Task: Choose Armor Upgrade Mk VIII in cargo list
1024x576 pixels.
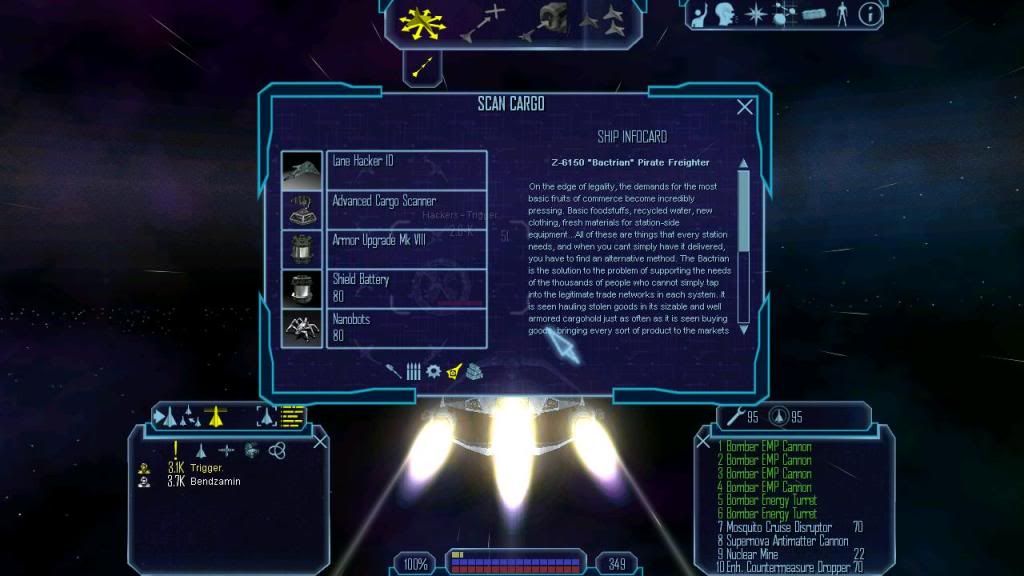Action: (406, 248)
